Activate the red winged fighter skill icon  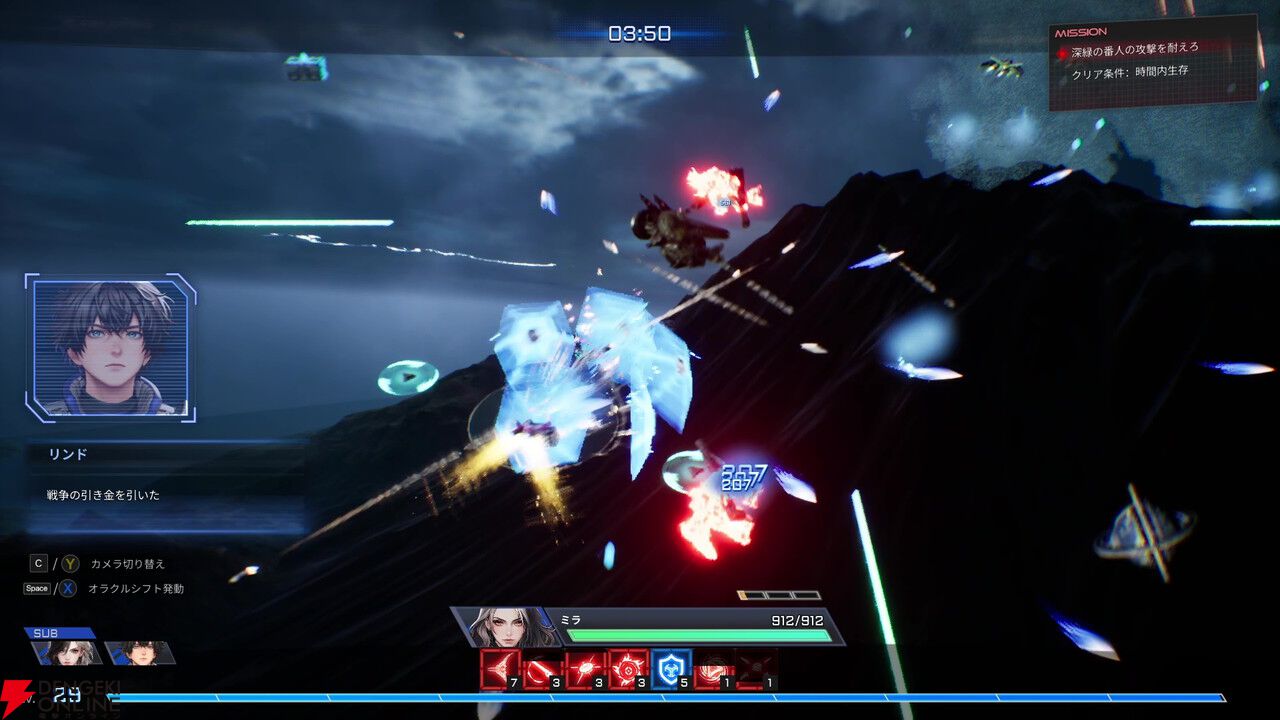499,668
